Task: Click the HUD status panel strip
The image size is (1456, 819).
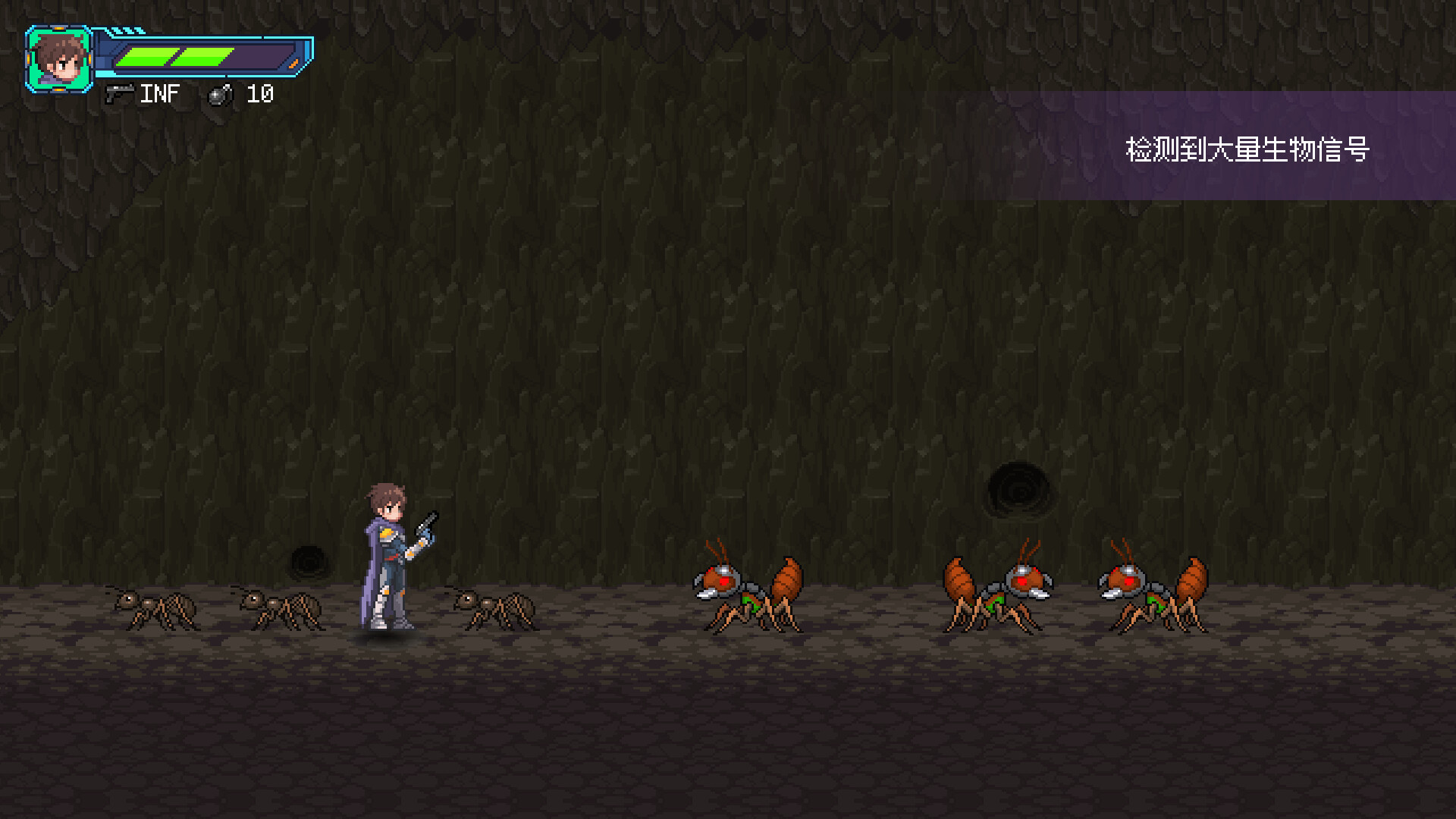Action: click(x=205, y=55)
